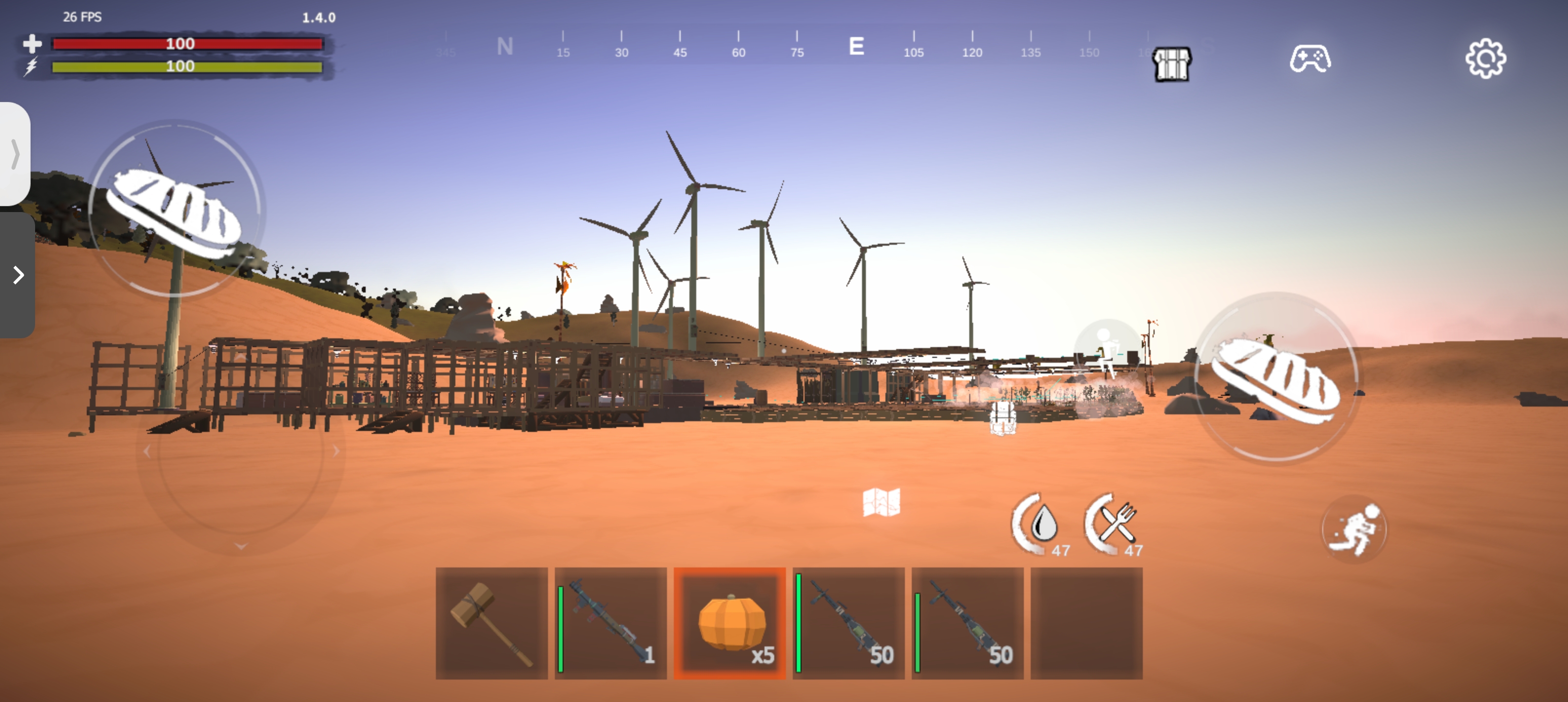Open the folded map icon

(881, 502)
